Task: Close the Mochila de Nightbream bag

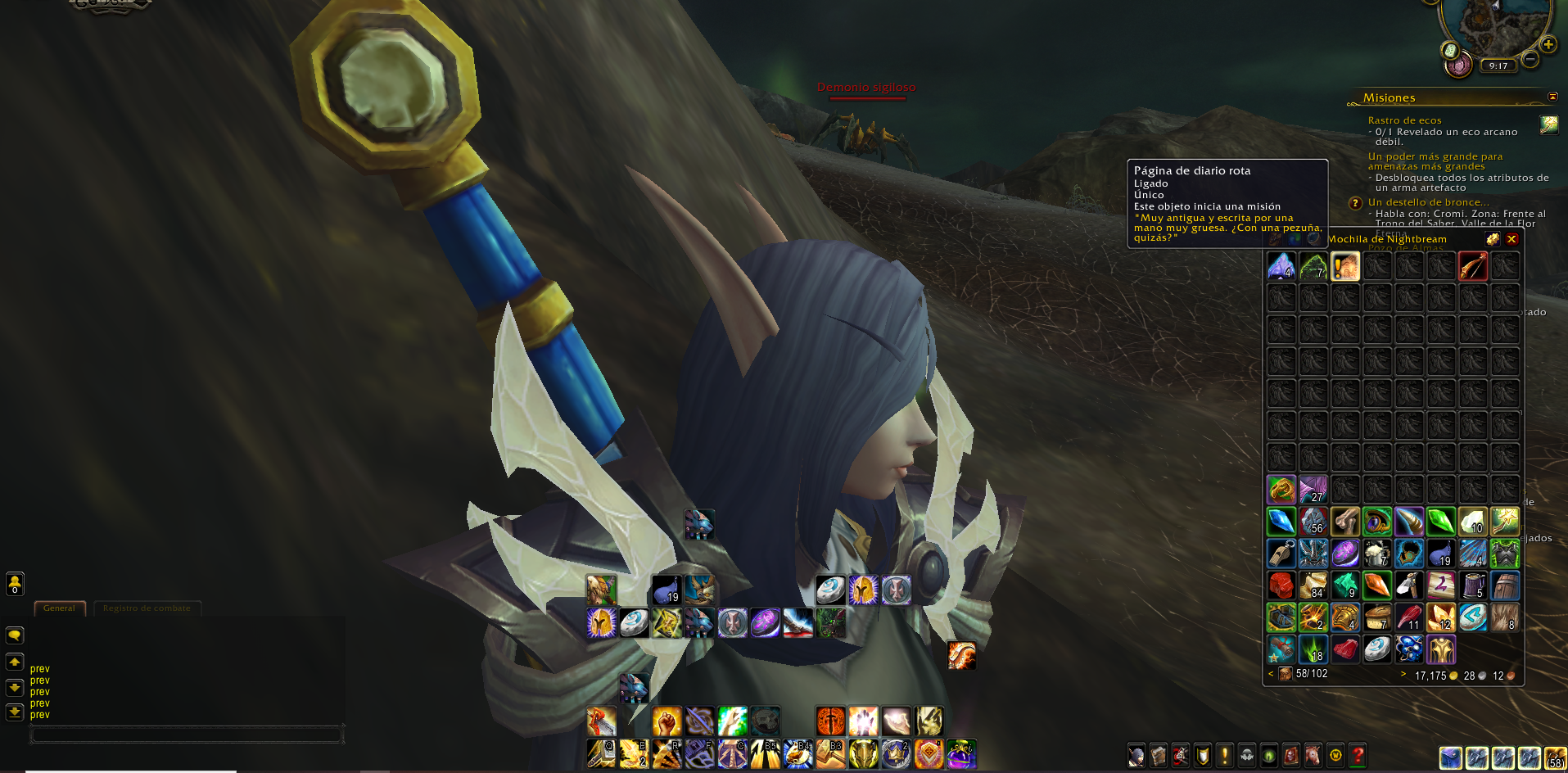Action: (1512, 239)
